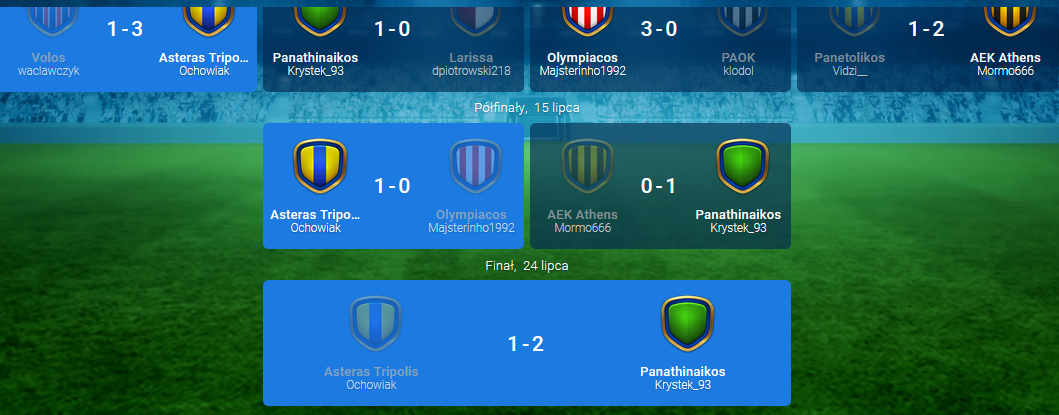Click manager name Krystek_93 in the final card
Screen dimensions: 1059x415
tap(683, 385)
